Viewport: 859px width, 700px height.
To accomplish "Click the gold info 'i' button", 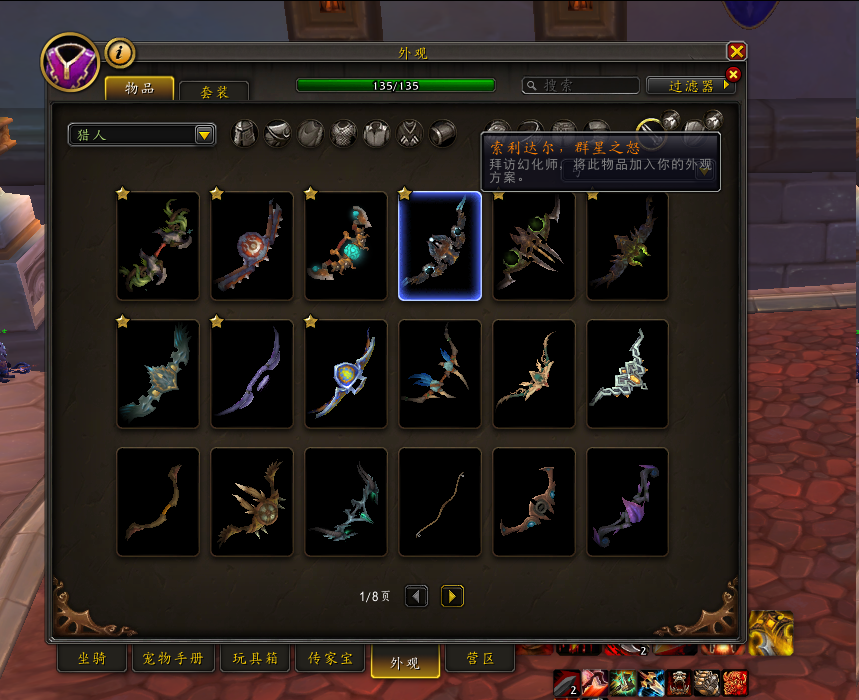I will (x=120, y=53).
